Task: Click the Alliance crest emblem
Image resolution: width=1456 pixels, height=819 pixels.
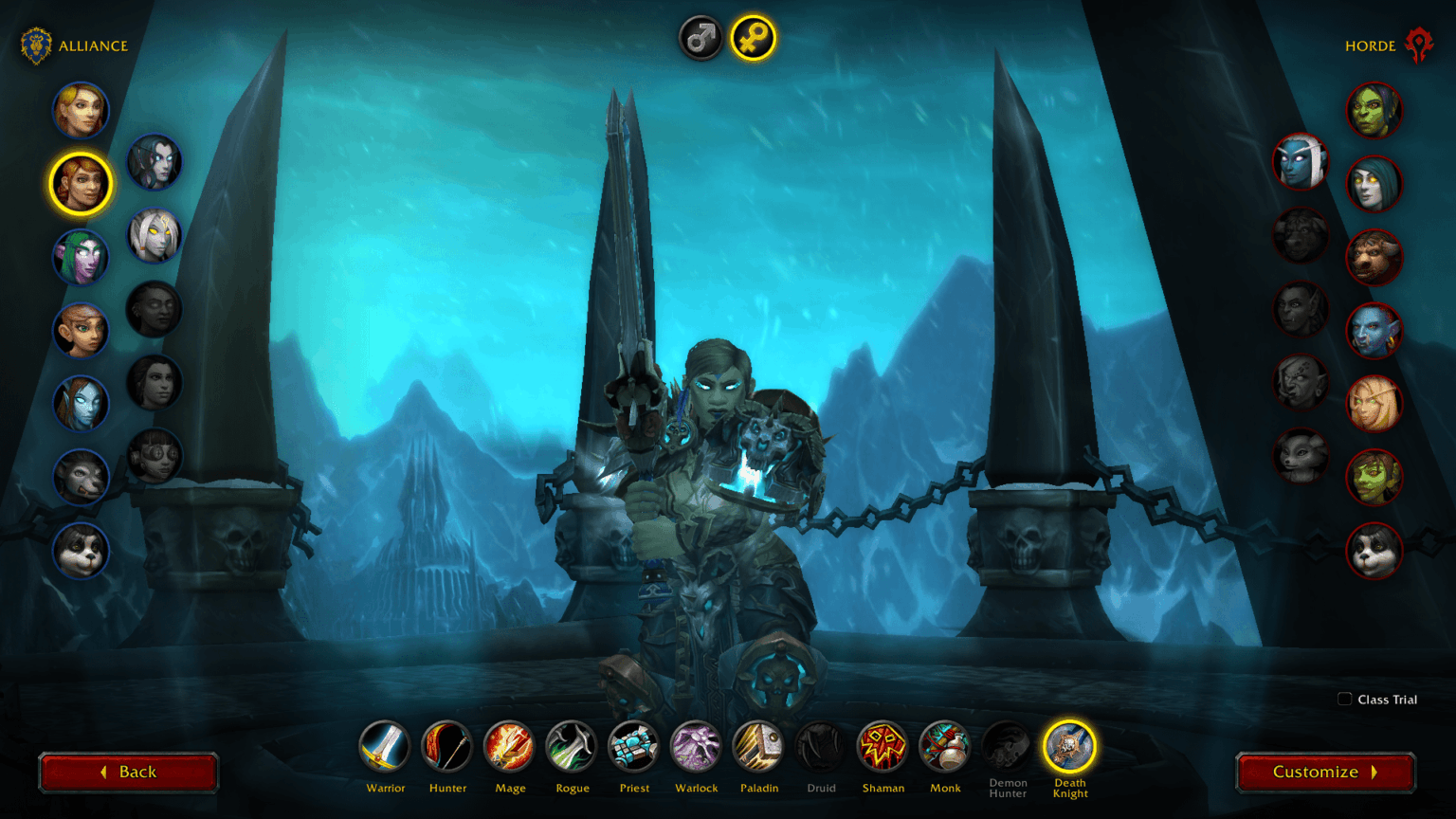Action: point(35,43)
